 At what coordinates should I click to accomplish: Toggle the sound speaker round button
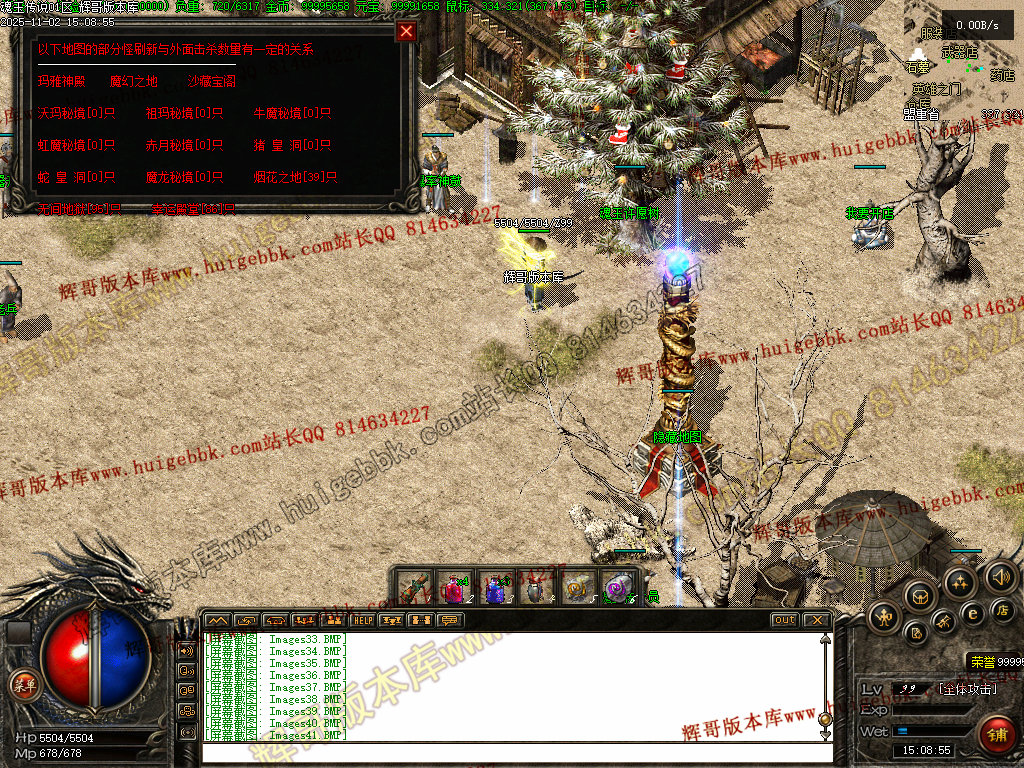pyautogui.click(x=999, y=576)
